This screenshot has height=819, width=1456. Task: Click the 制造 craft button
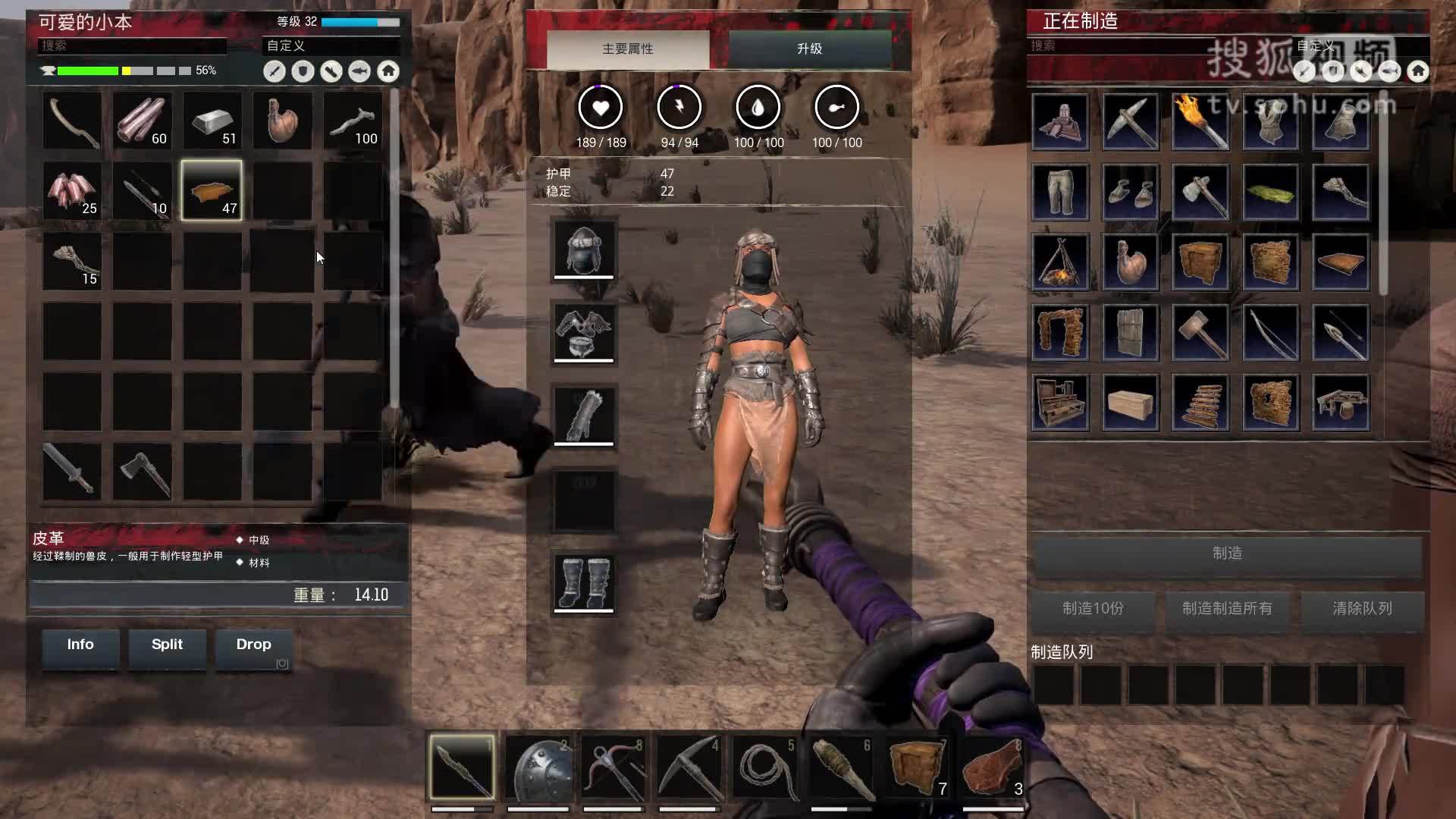pyautogui.click(x=1227, y=554)
